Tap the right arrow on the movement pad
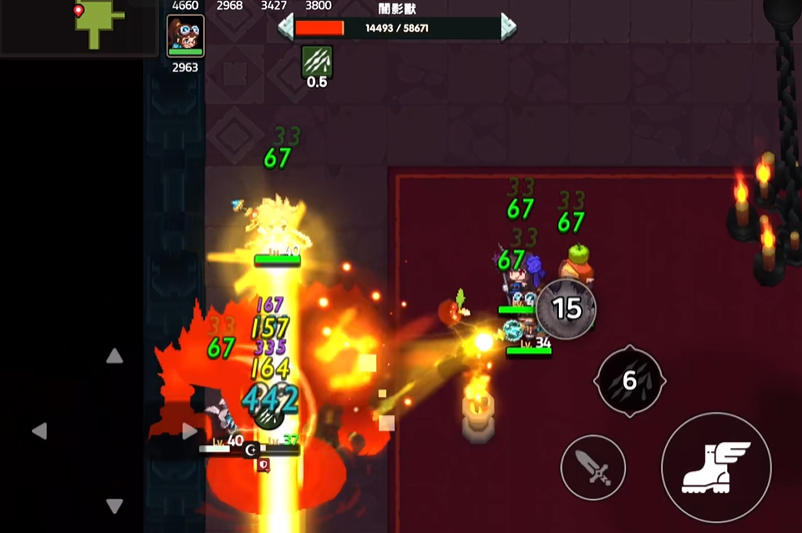The height and width of the screenshot is (533, 802). pyautogui.click(x=189, y=431)
